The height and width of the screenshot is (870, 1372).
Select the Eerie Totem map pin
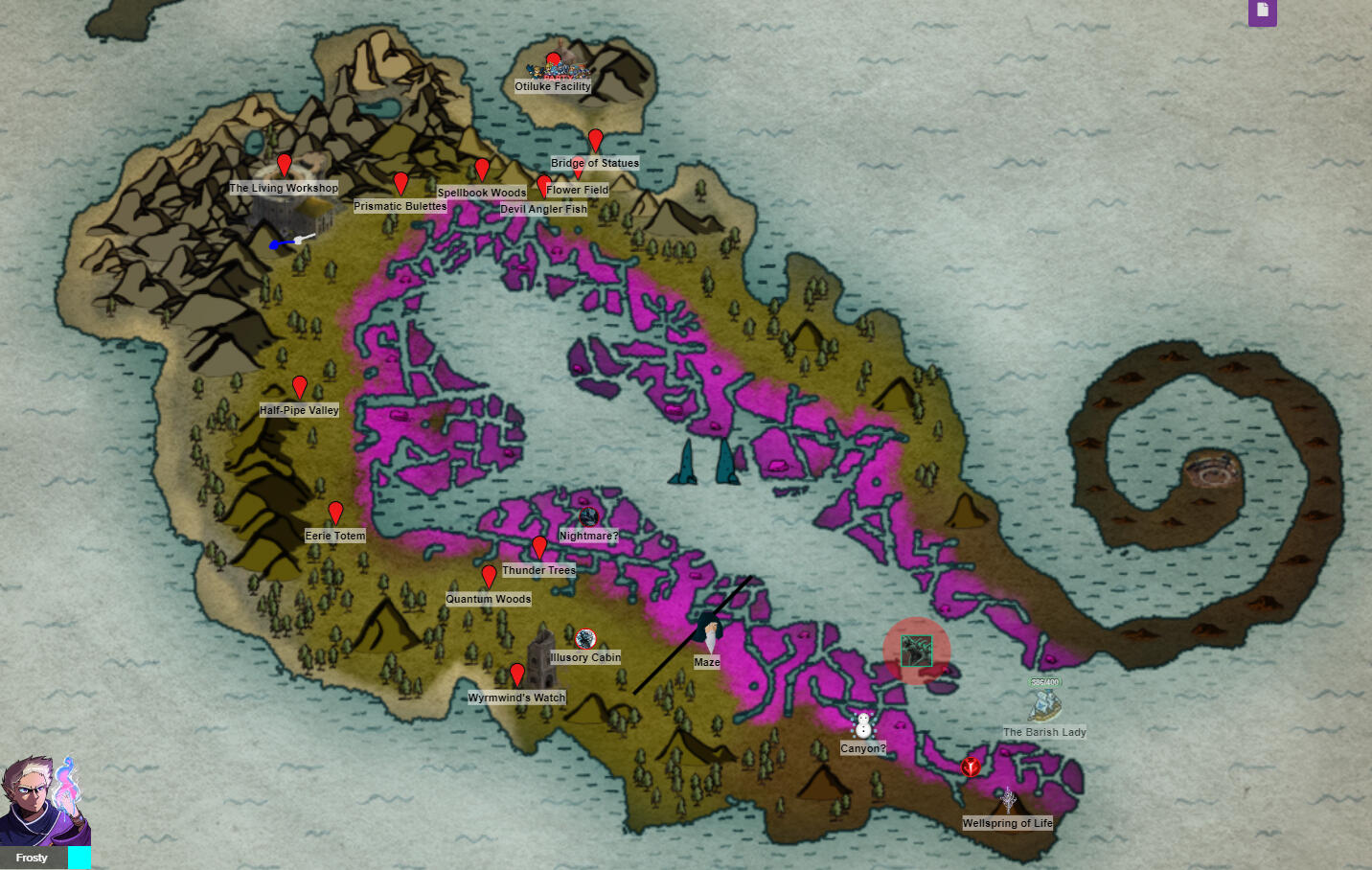point(335,513)
